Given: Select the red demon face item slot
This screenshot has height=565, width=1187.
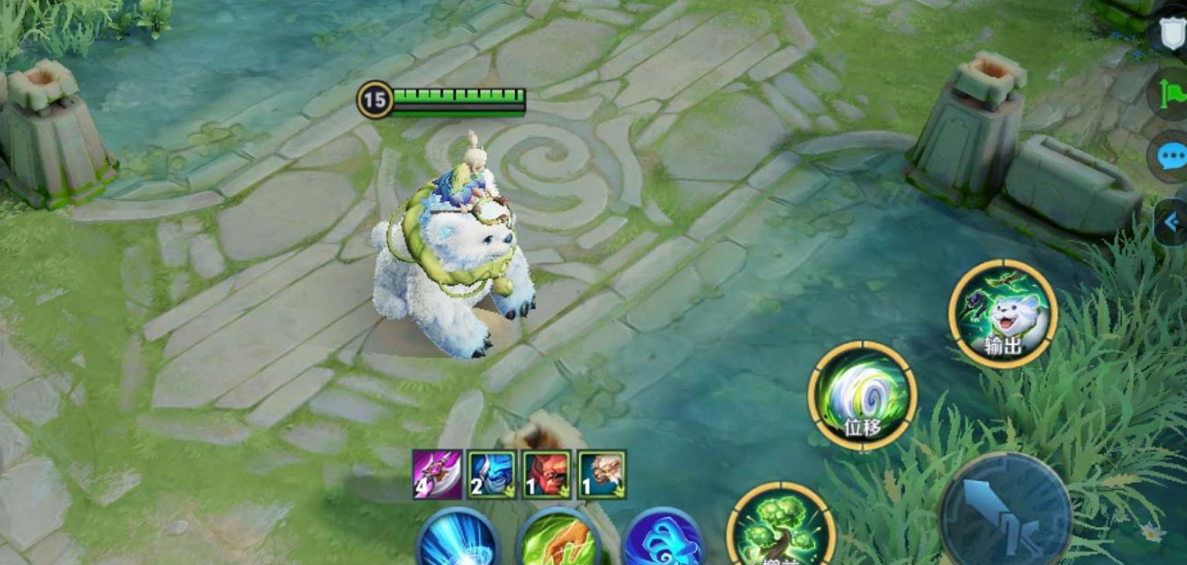Looking at the screenshot, I should tap(547, 475).
